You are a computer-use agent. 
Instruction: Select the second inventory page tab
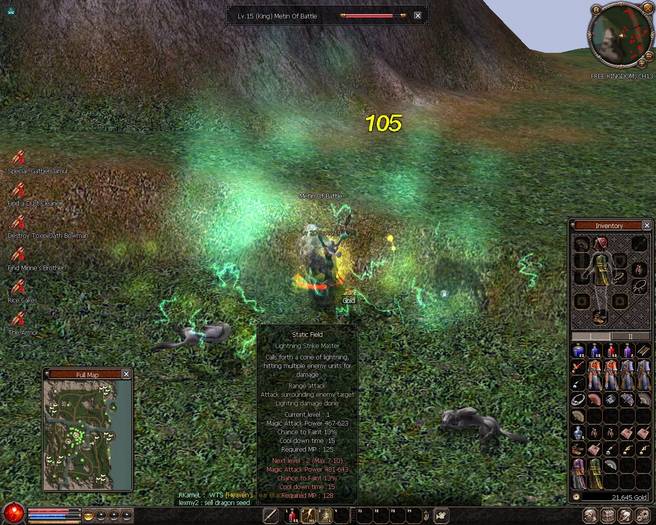point(629,336)
